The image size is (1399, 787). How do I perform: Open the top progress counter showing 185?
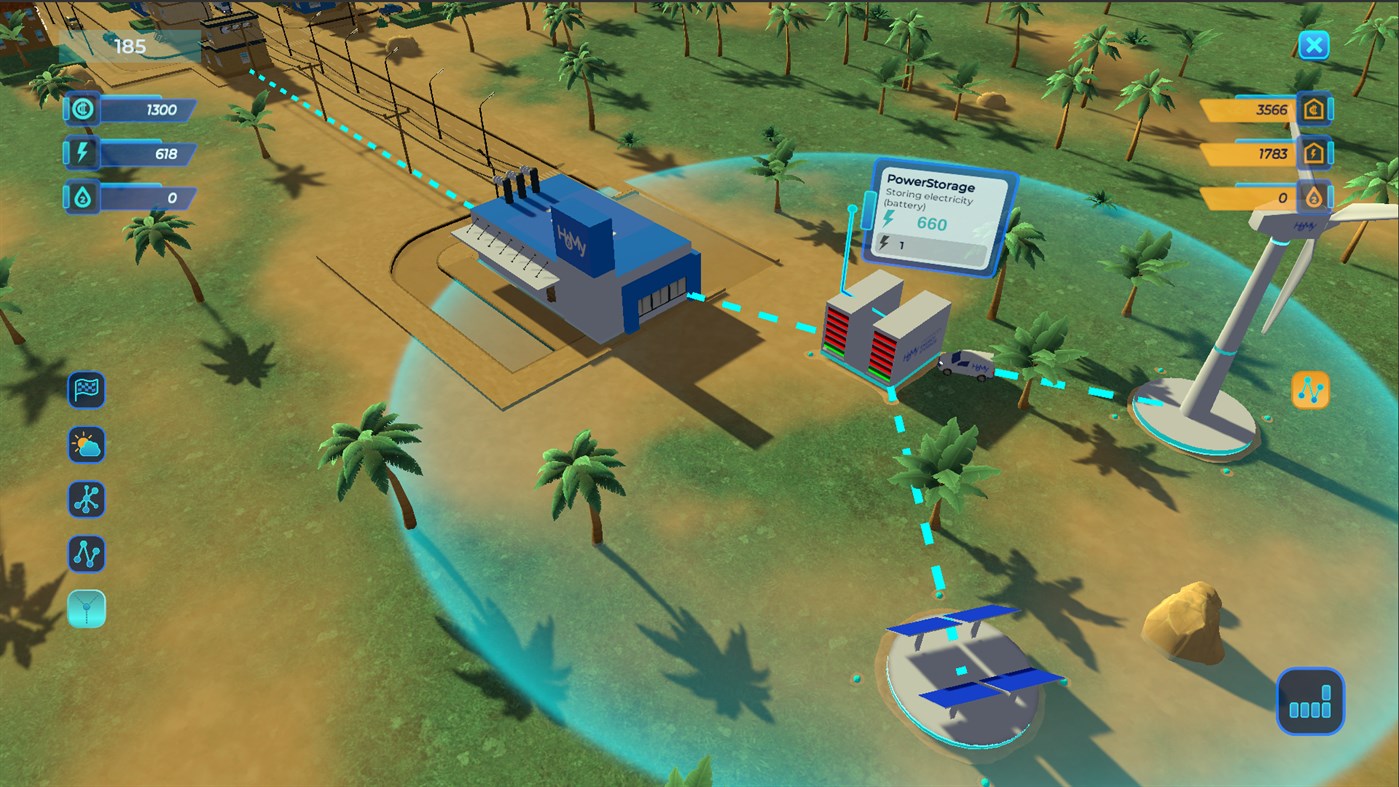[x=132, y=45]
